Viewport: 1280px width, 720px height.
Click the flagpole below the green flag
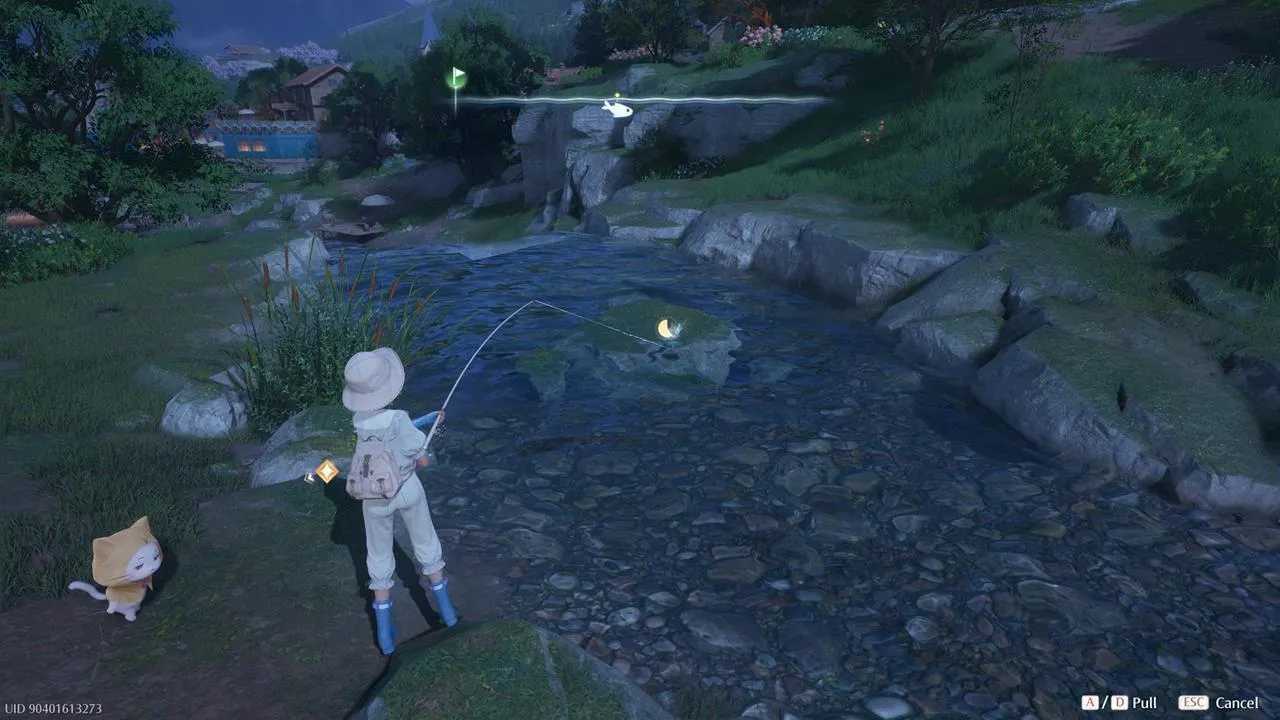point(454,105)
